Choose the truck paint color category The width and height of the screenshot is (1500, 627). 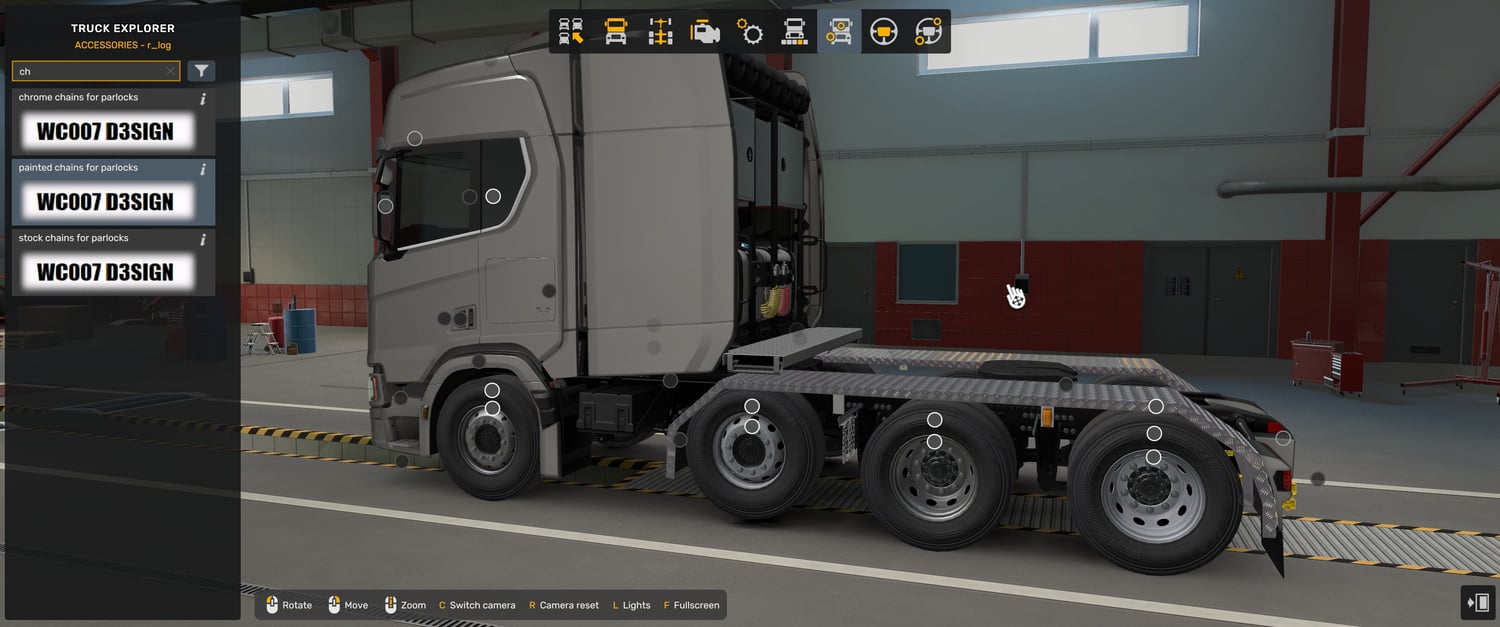[x=794, y=32]
